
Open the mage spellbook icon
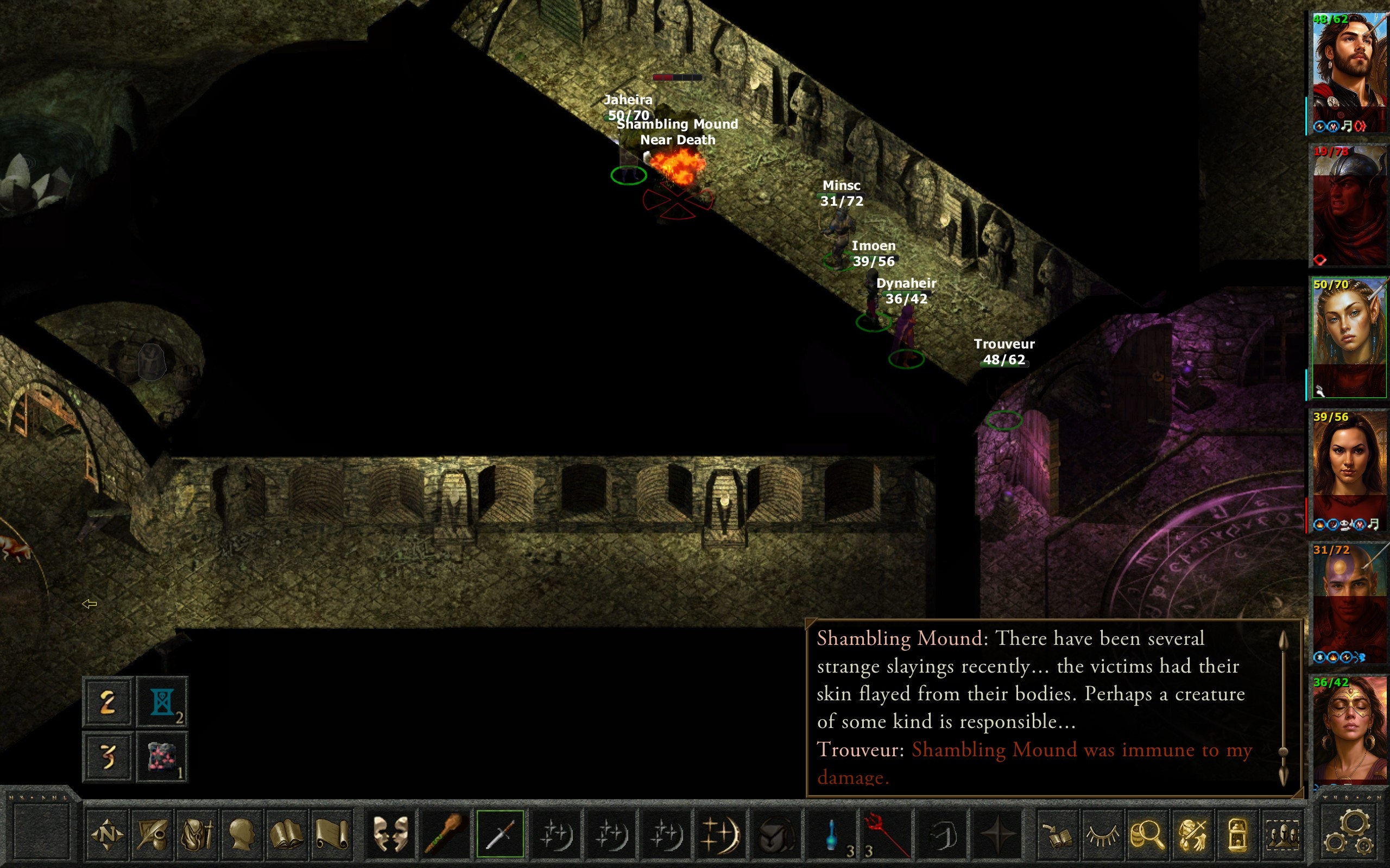click(287, 834)
